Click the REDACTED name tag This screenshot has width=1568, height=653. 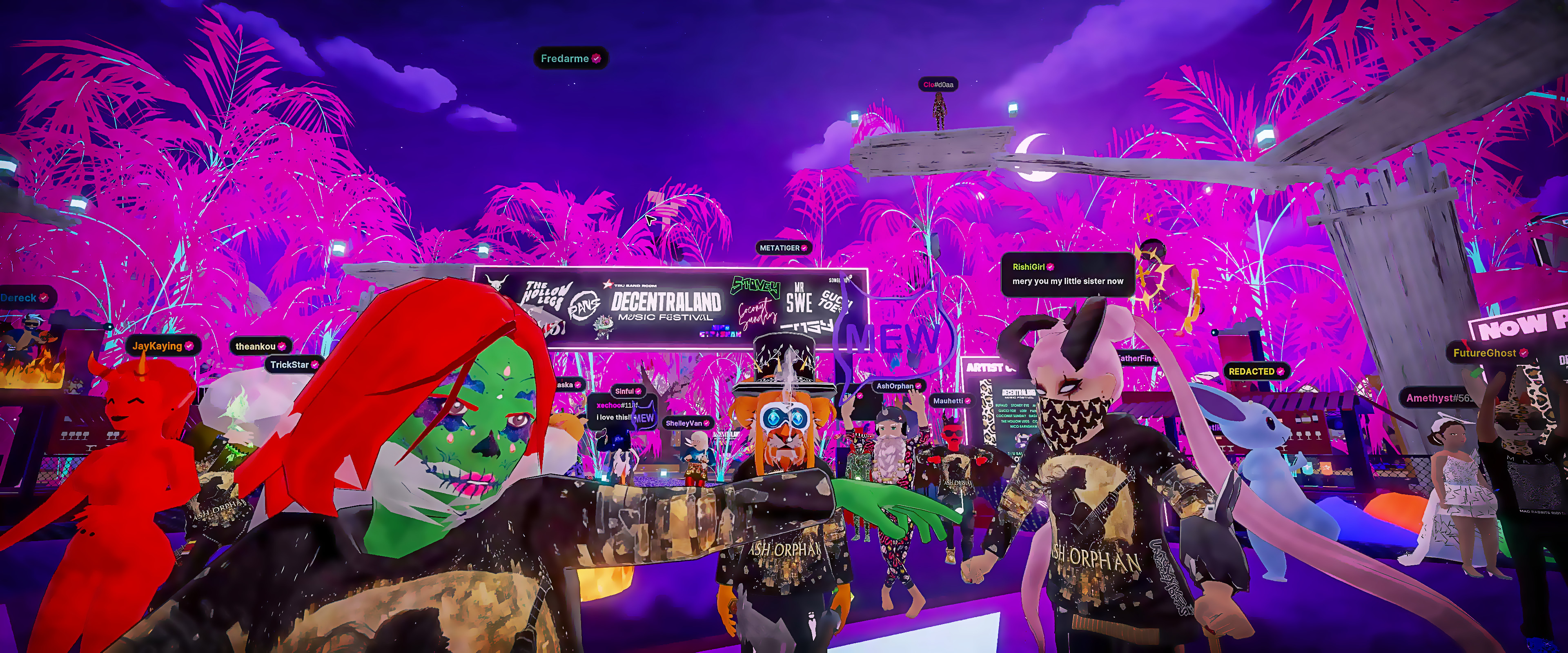(1256, 371)
